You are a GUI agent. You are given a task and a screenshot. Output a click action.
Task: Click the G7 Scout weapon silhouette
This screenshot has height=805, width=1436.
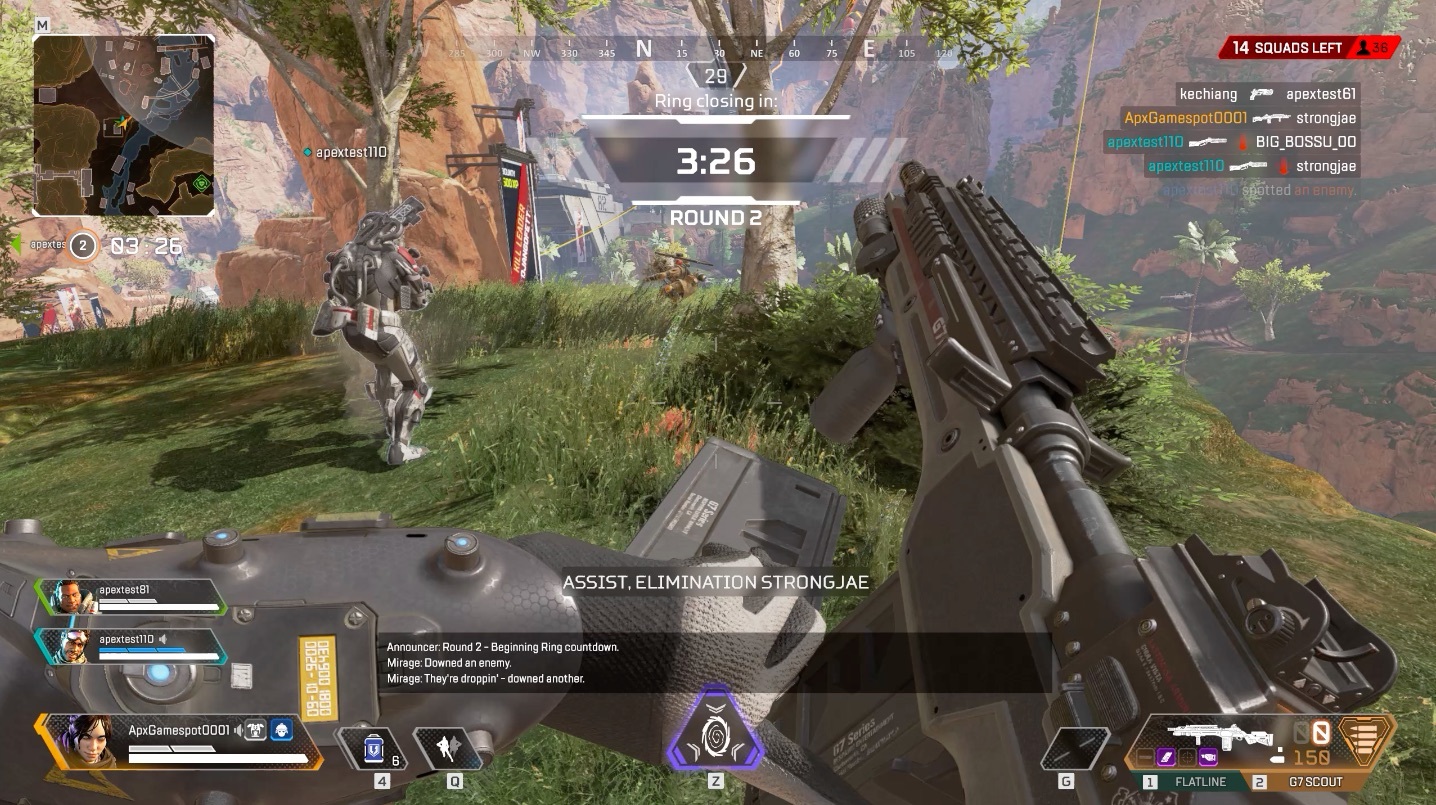(1219, 733)
